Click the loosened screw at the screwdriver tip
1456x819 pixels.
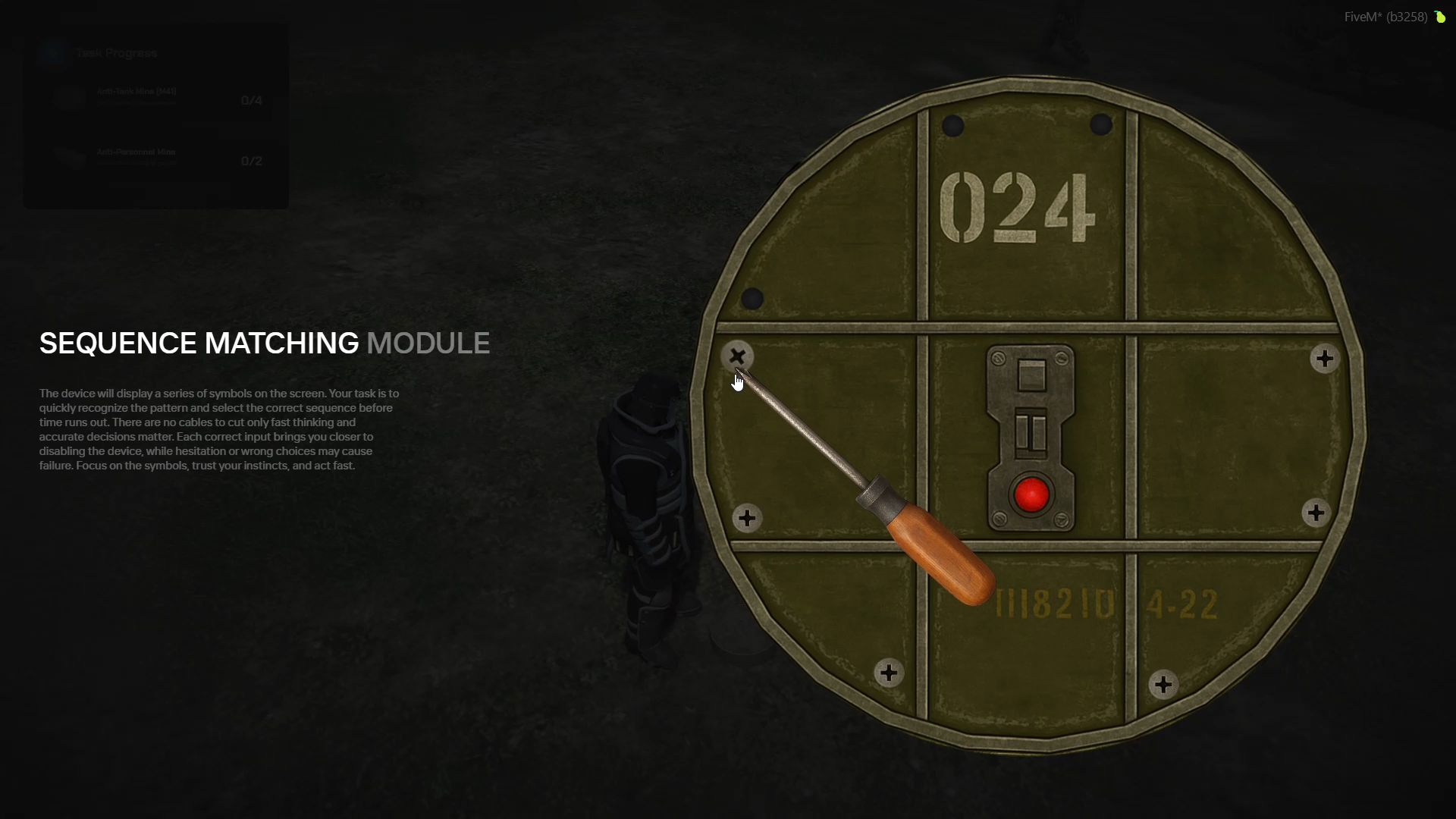(737, 356)
